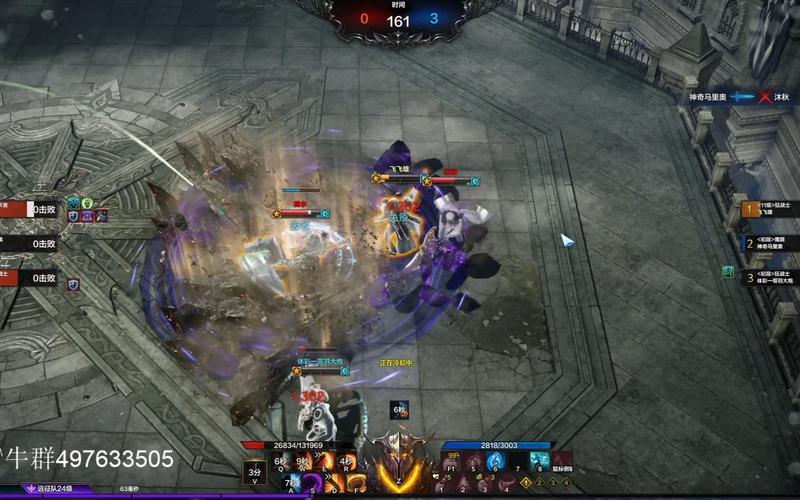
Task: Use the A skill slot
Action: [x=292, y=486]
